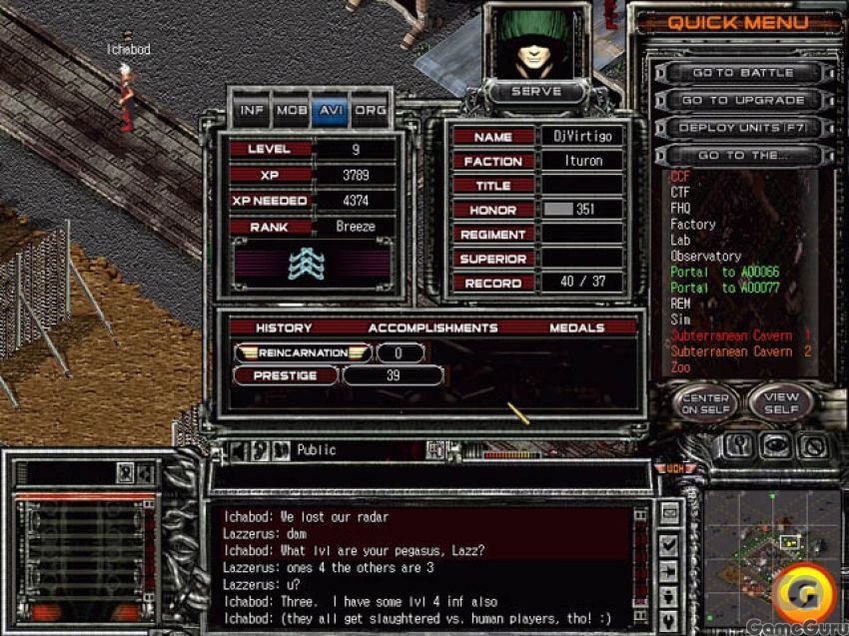Click the Serve button under portrait
The image size is (849, 636).
coord(536,91)
